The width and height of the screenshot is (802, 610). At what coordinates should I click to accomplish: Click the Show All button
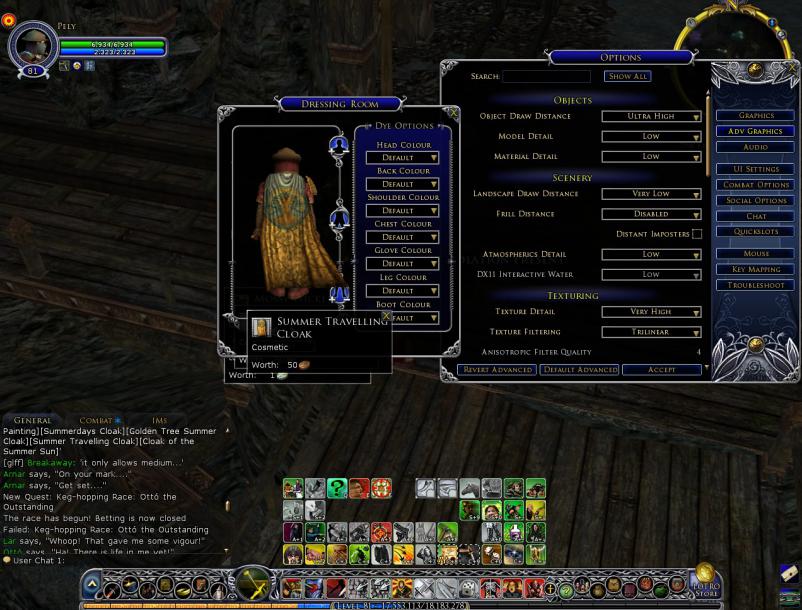click(x=628, y=77)
